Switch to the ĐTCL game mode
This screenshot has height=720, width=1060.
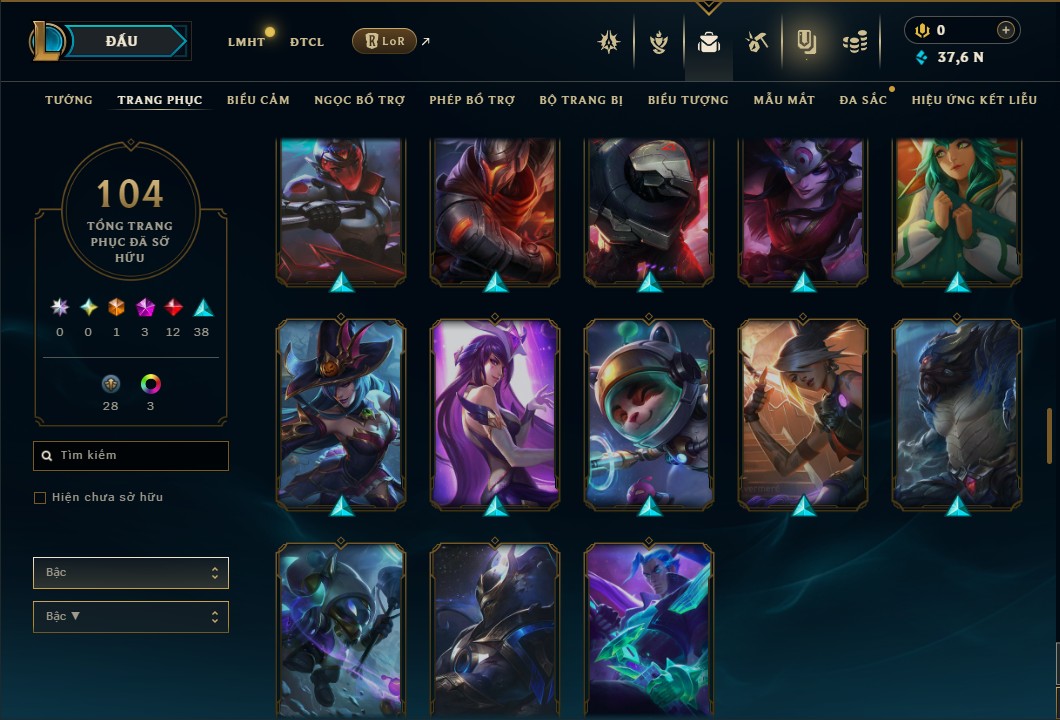click(306, 42)
